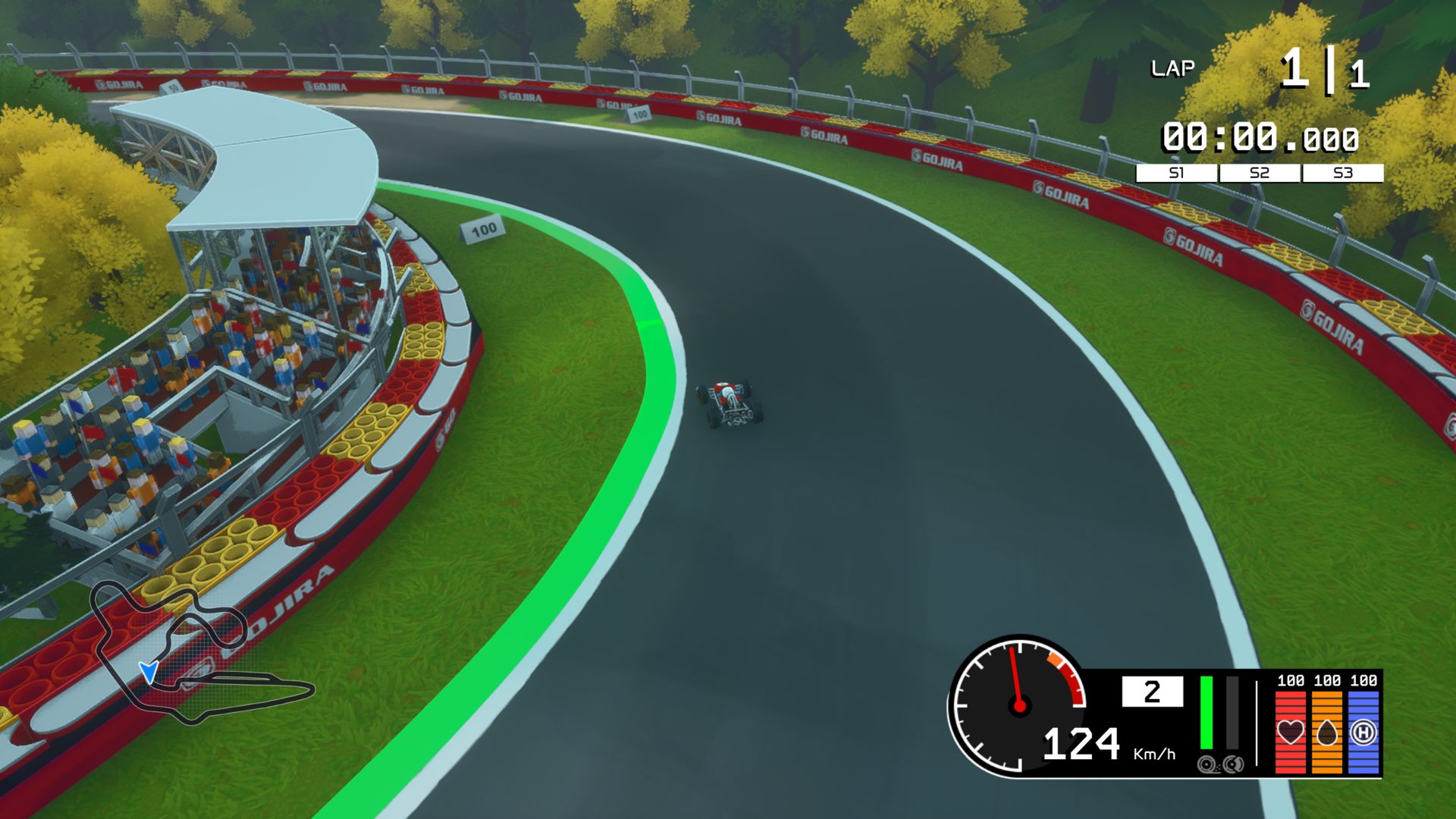The height and width of the screenshot is (819, 1456).
Task: Select the S2 sector box
Action: click(1259, 173)
